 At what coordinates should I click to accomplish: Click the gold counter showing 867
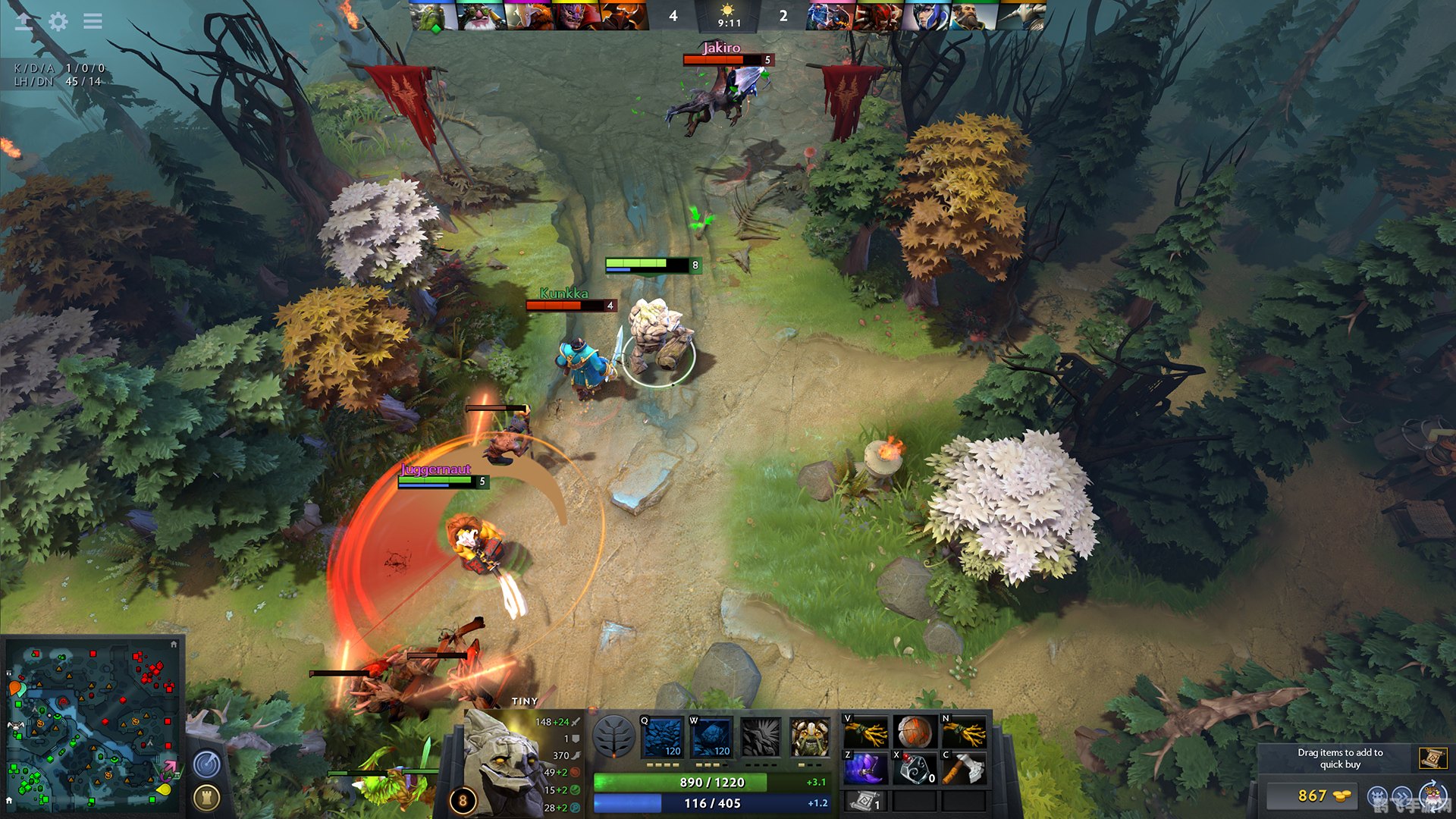click(1313, 795)
